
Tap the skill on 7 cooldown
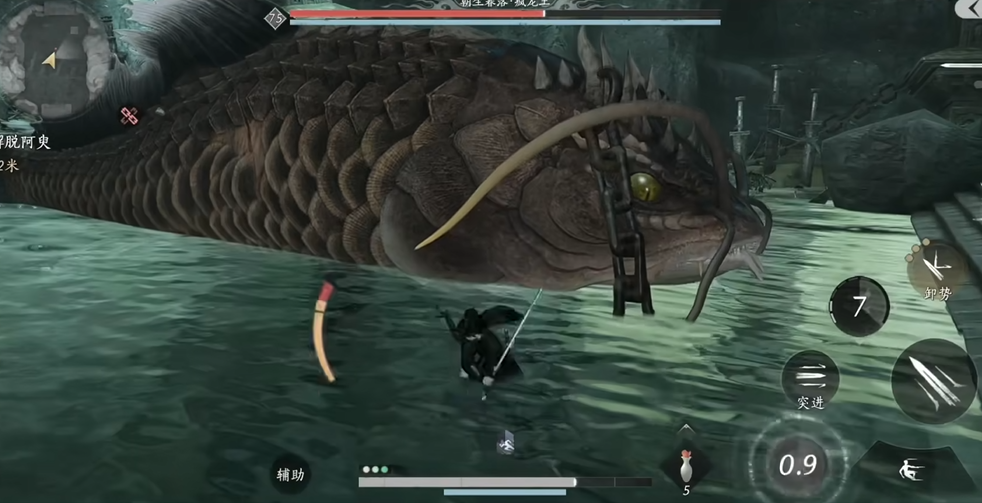tap(858, 305)
